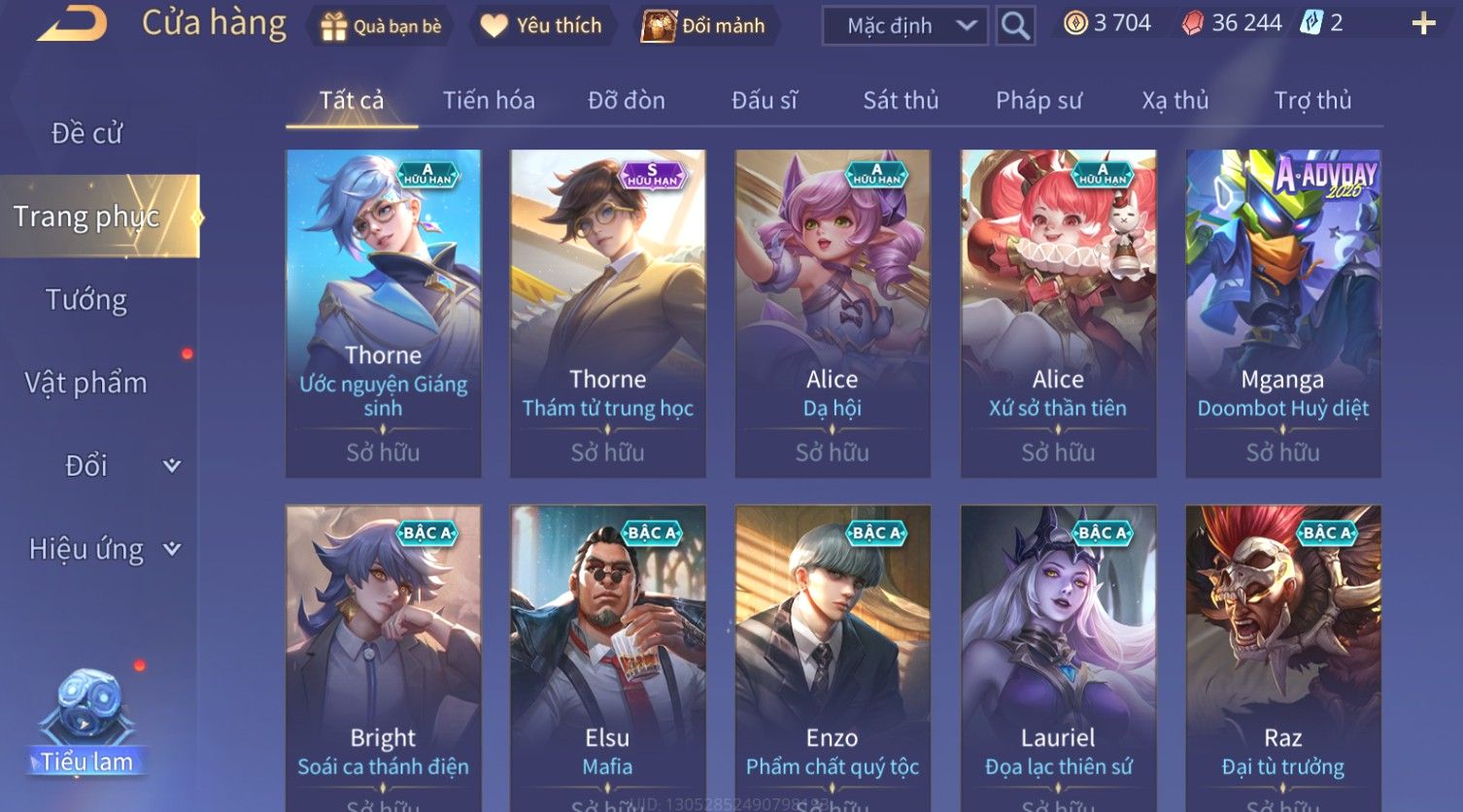Switch to the Đỡ đòn tab
This screenshot has height=812, width=1463.
[x=627, y=100]
